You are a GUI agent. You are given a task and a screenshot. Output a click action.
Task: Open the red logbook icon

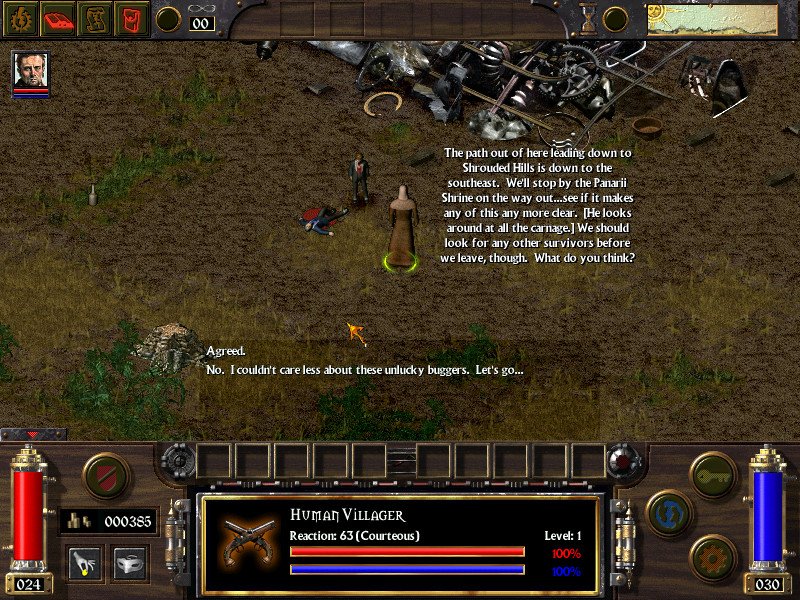tap(59, 18)
